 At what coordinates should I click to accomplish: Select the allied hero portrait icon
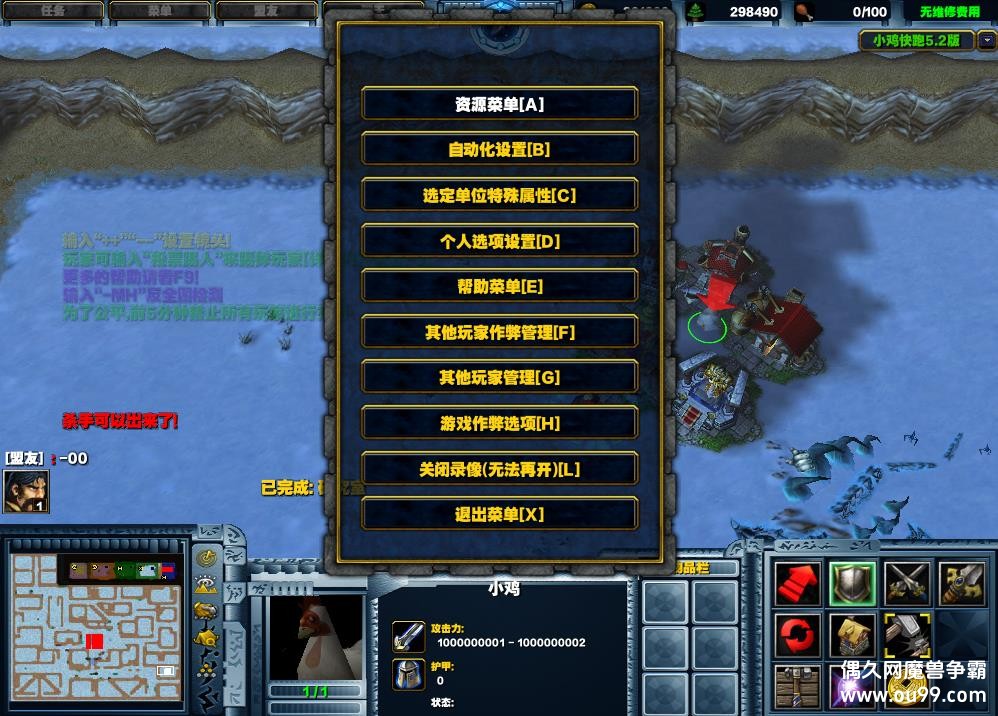26,491
